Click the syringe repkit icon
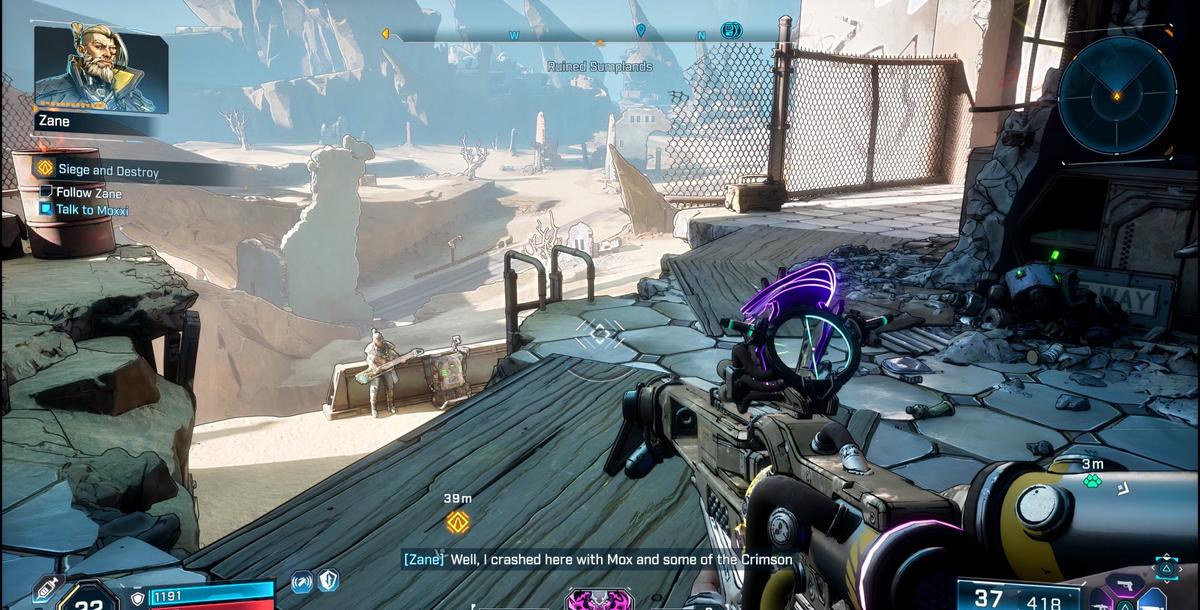The image size is (1200, 610). point(47,591)
